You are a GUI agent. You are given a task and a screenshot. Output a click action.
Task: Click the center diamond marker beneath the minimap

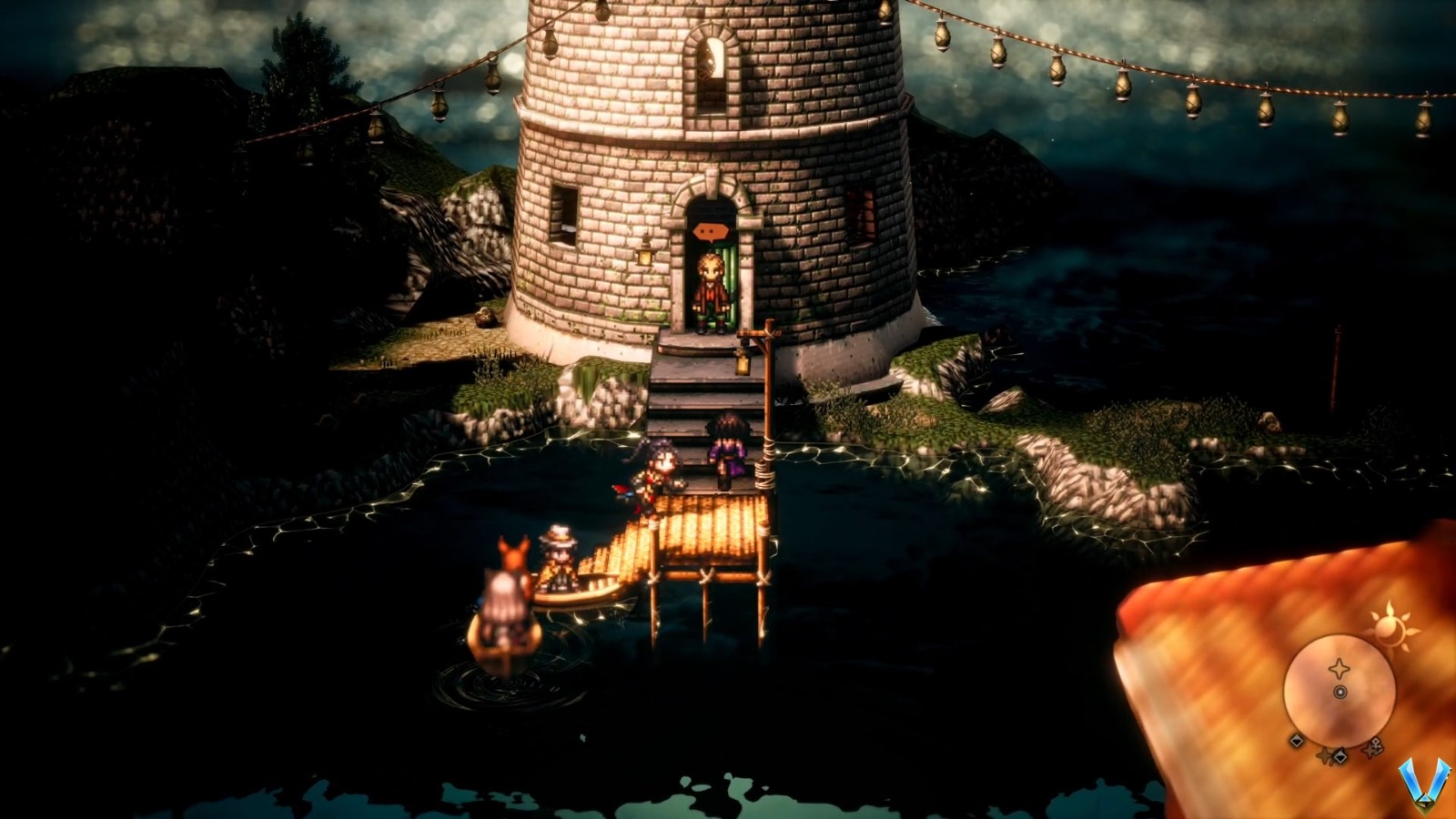1340,757
